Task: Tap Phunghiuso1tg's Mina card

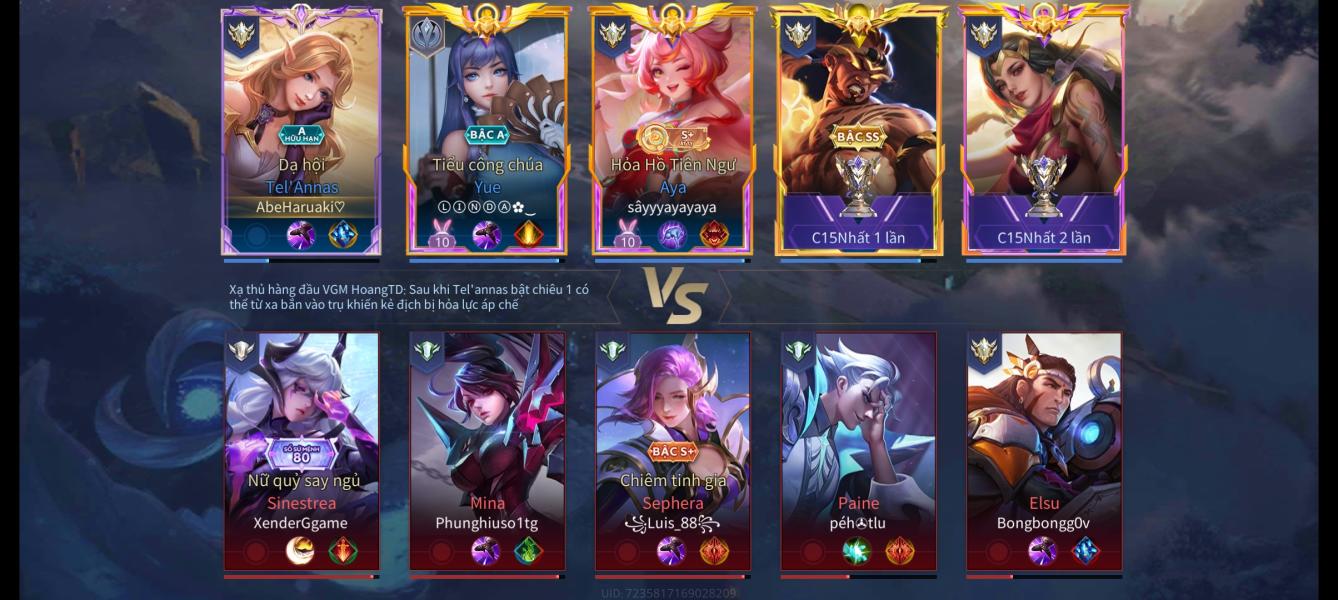Action: coord(487,450)
